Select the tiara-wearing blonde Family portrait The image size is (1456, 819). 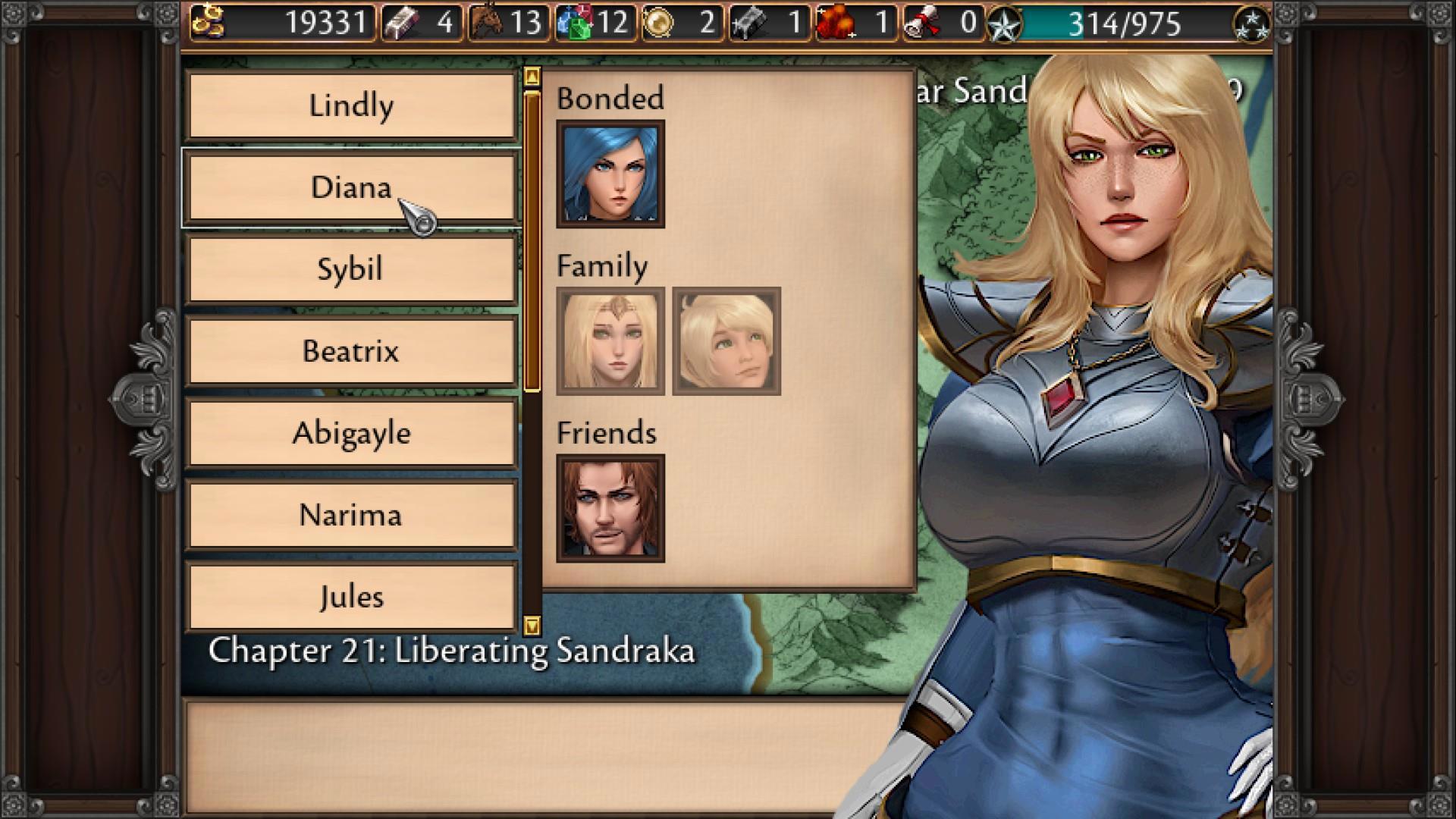click(610, 341)
